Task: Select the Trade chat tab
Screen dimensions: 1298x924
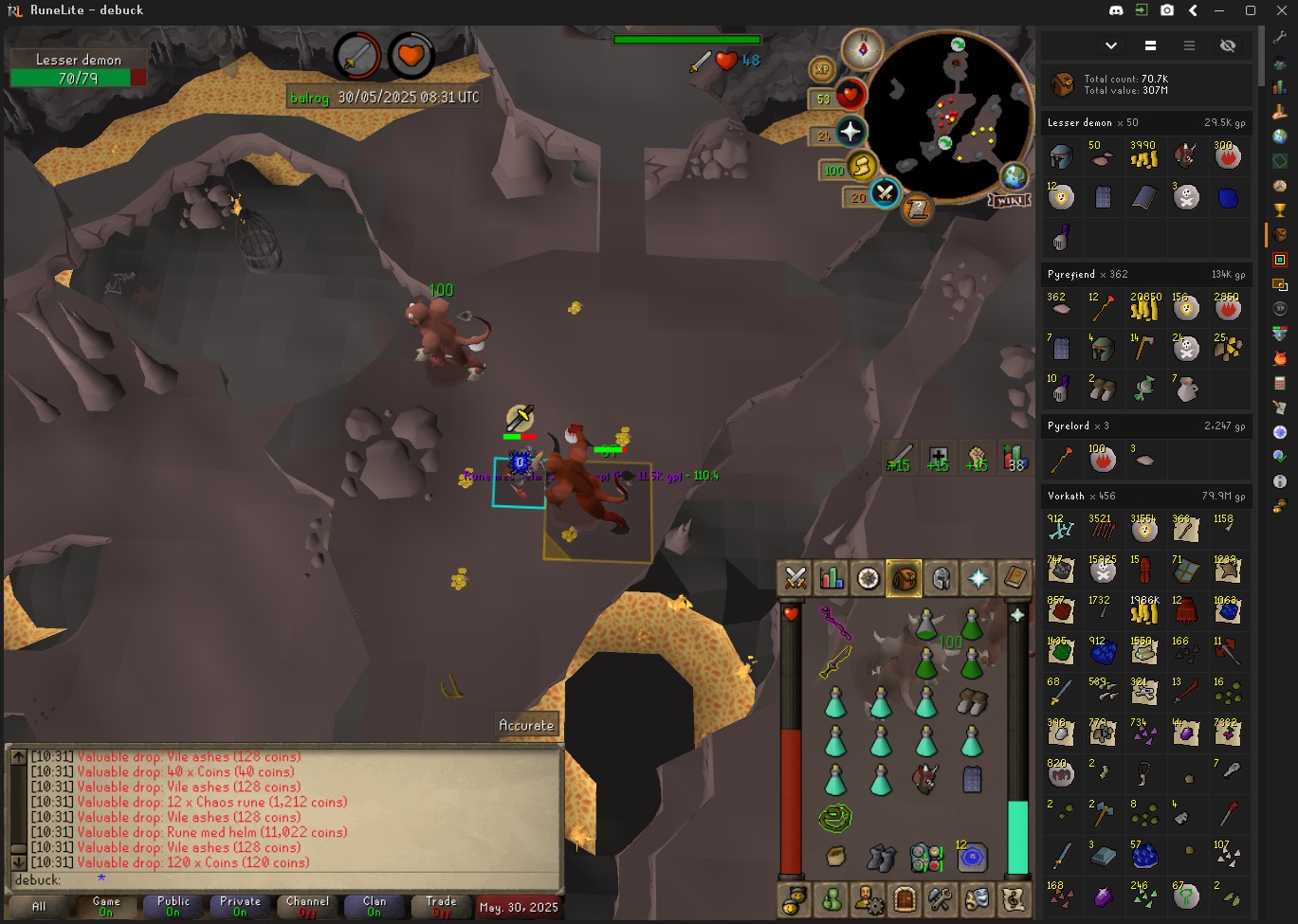Action: [441, 906]
